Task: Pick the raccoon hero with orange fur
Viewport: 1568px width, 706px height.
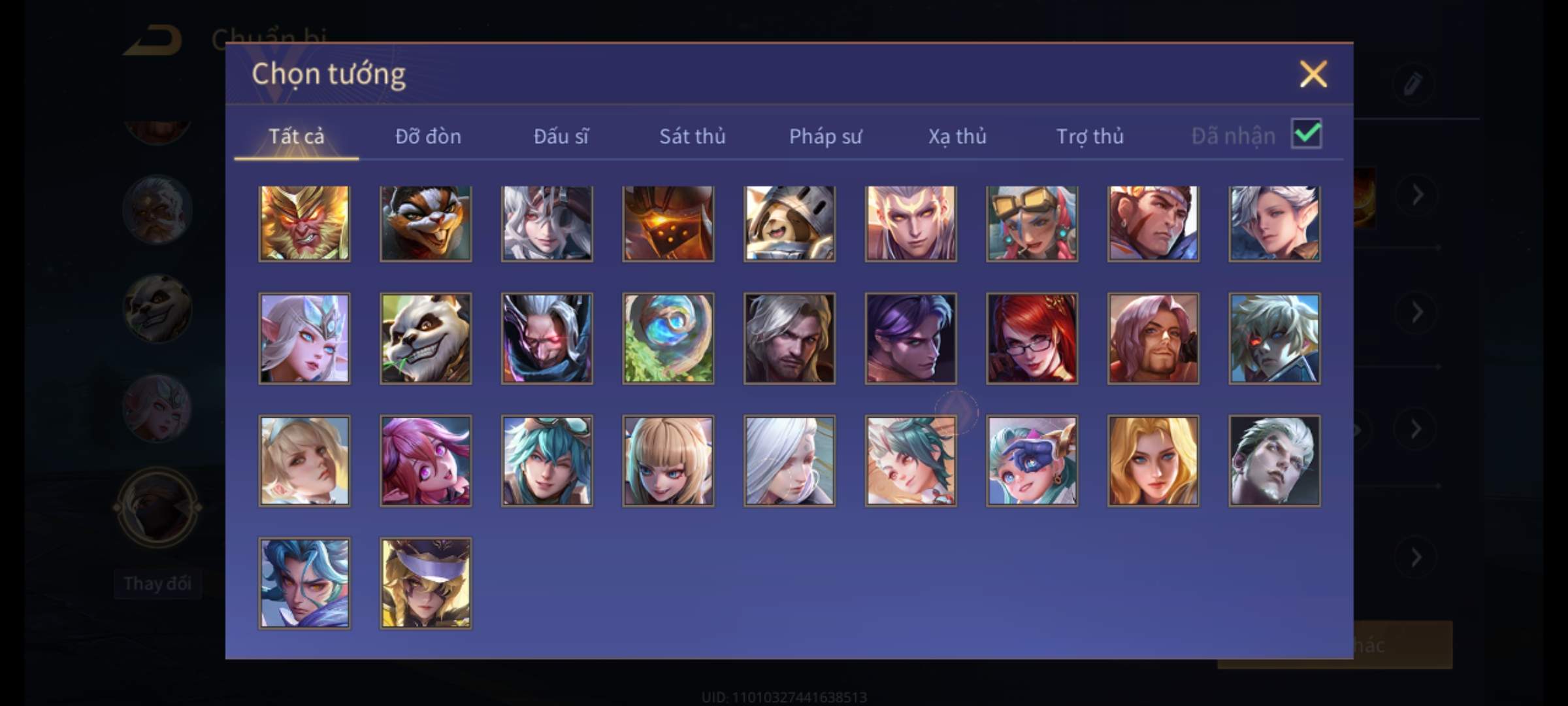Action: click(425, 224)
